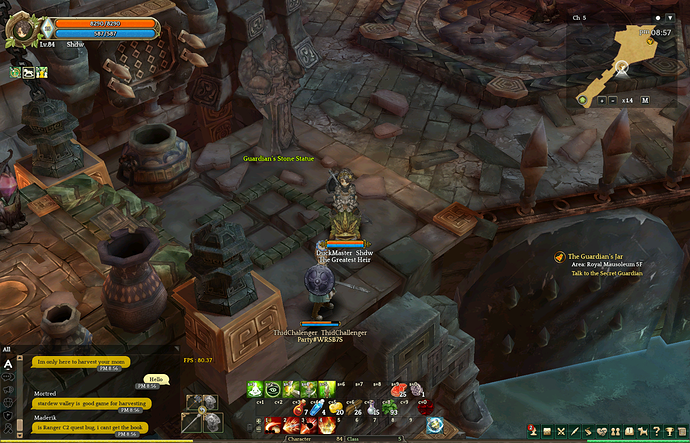Open the minimap dropdown arrow button
Screen dimensions: 690x443
tap(670, 17)
